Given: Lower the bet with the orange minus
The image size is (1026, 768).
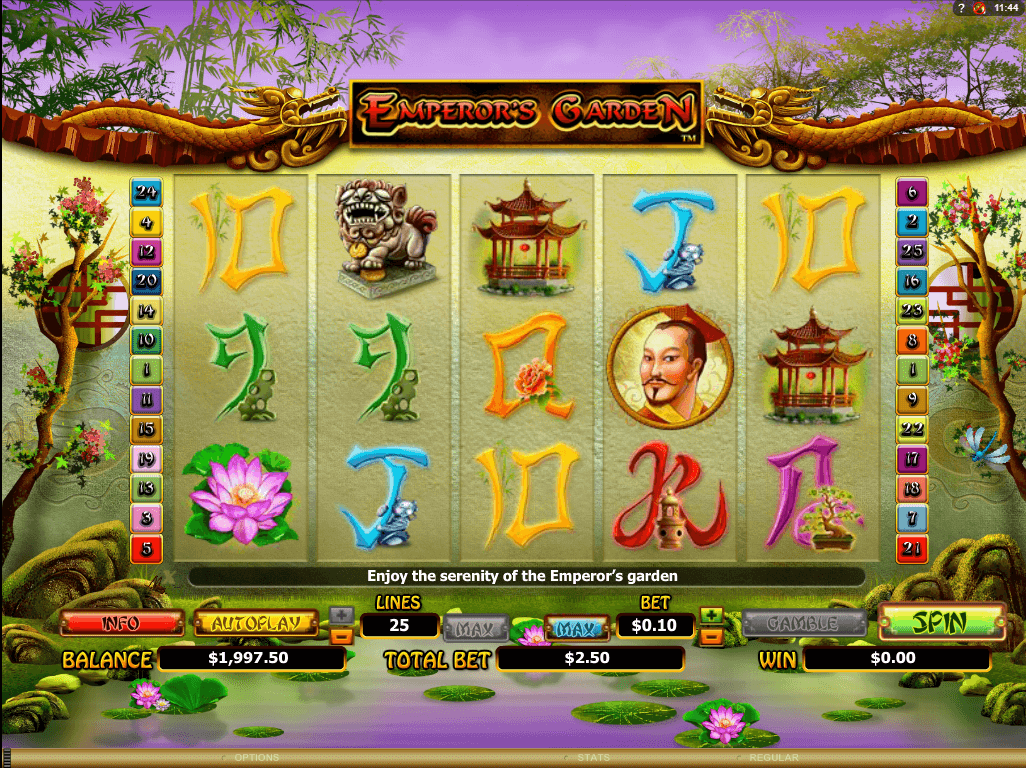Looking at the screenshot, I should [711, 634].
